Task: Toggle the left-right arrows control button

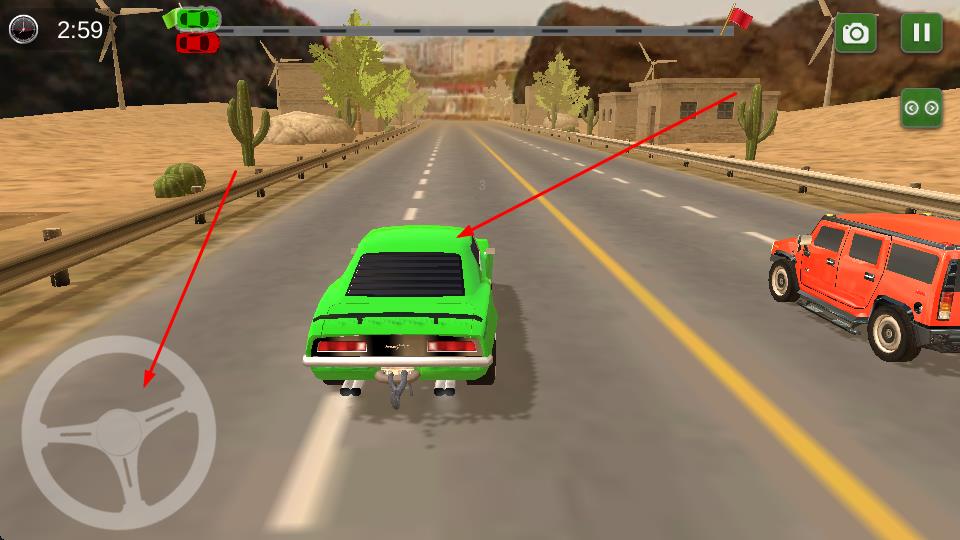Action: point(921,107)
